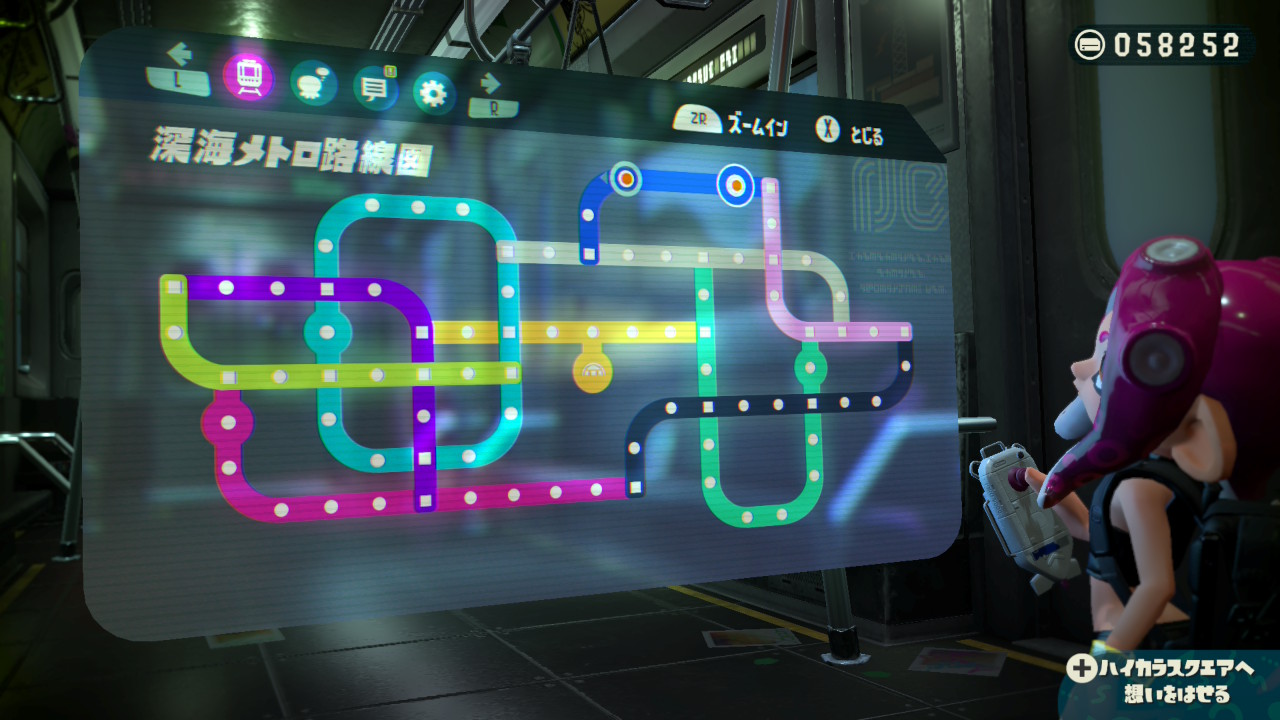The width and height of the screenshot is (1280, 720).
Task: Select the green hub station on green line
Action: click(811, 366)
